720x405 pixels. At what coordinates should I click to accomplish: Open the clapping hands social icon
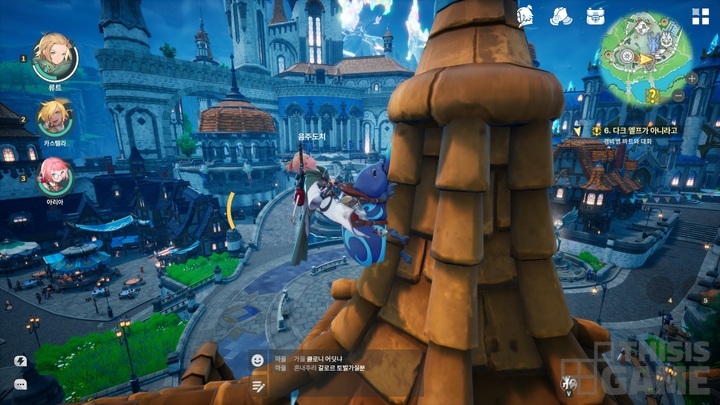(x=562, y=15)
